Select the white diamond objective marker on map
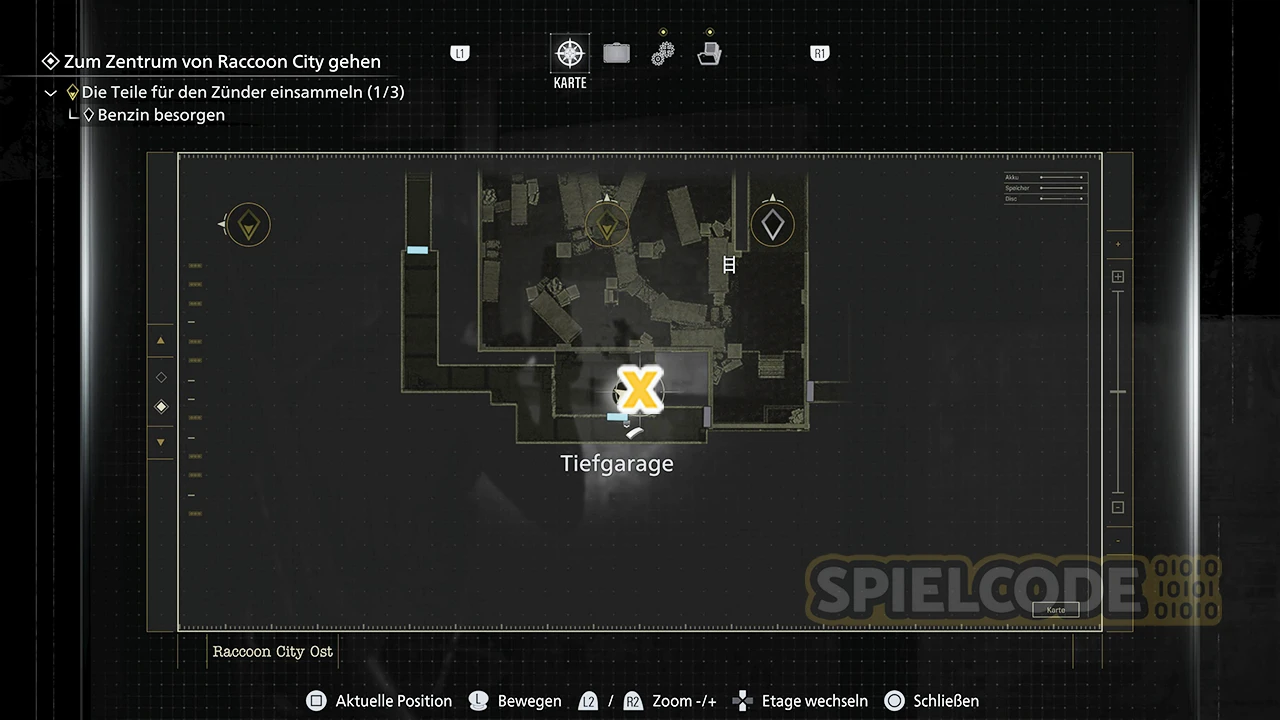 click(x=773, y=225)
